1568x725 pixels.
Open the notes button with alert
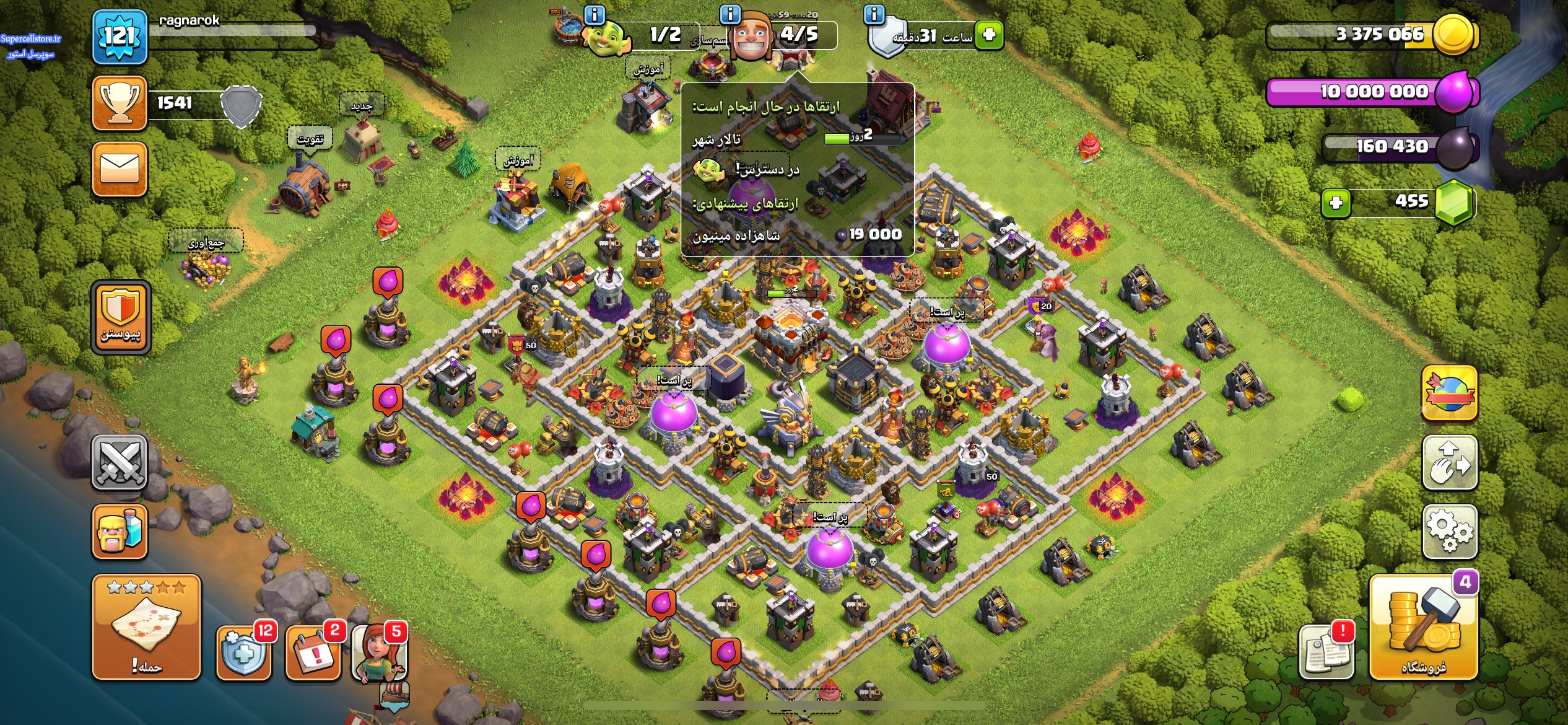click(1325, 652)
